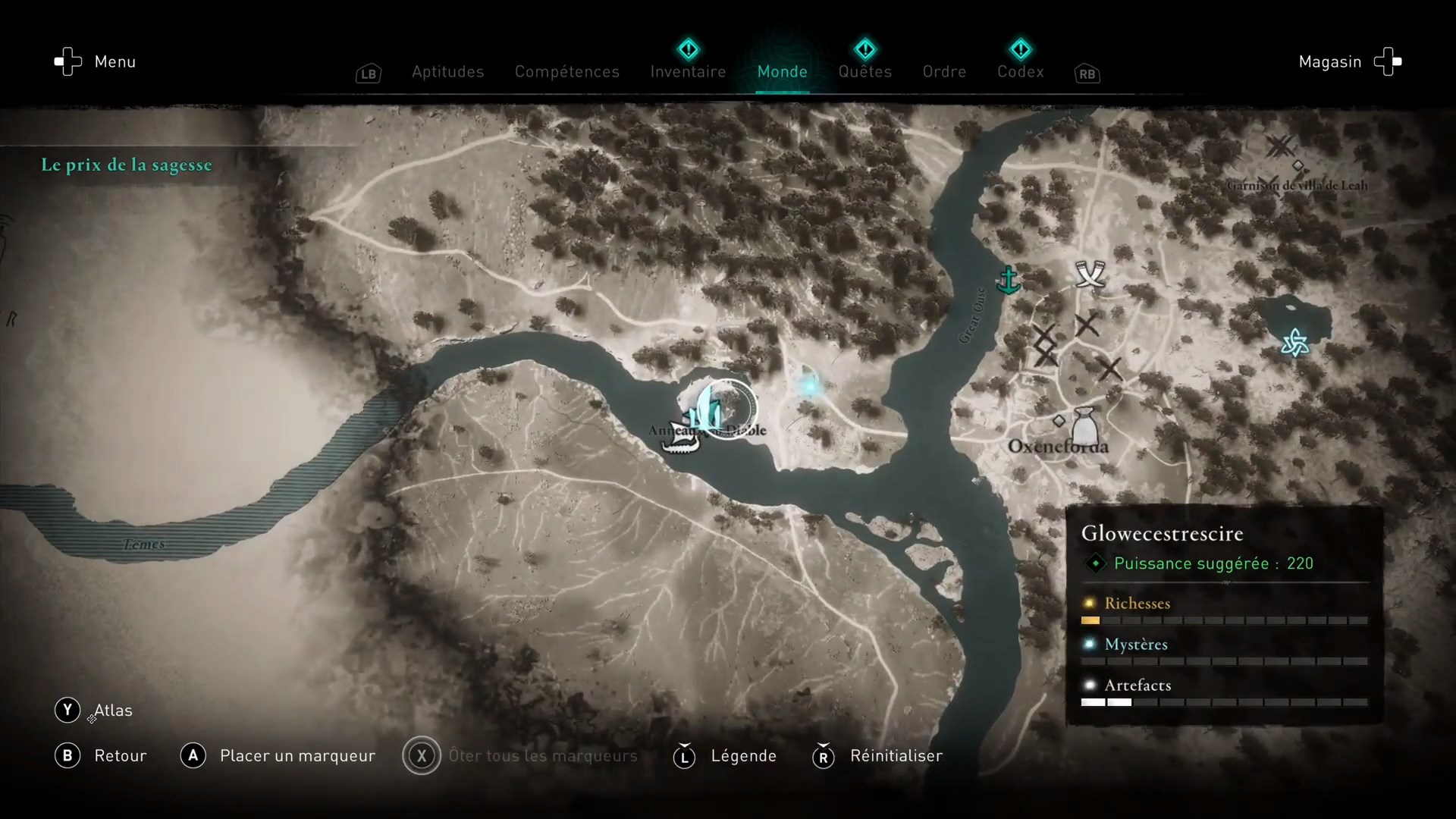Select the glowing blue mystery marker

click(x=809, y=387)
